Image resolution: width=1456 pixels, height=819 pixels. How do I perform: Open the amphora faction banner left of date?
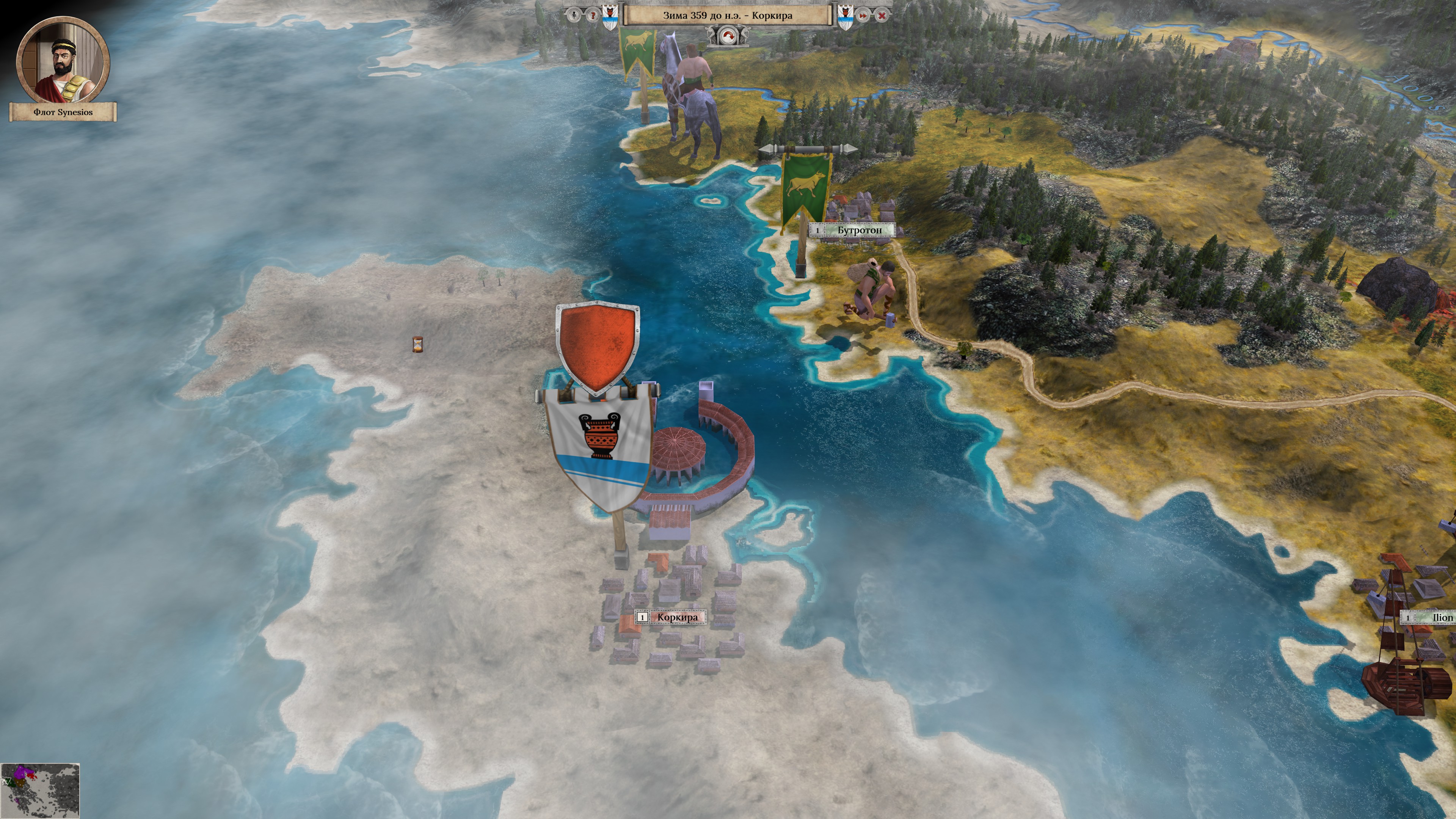[609, 16]
